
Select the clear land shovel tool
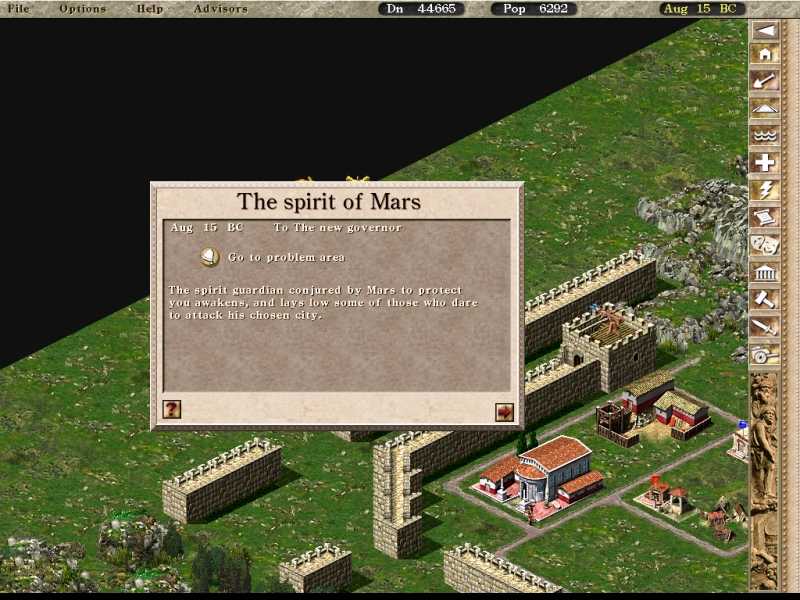click(x=765, y=82)
